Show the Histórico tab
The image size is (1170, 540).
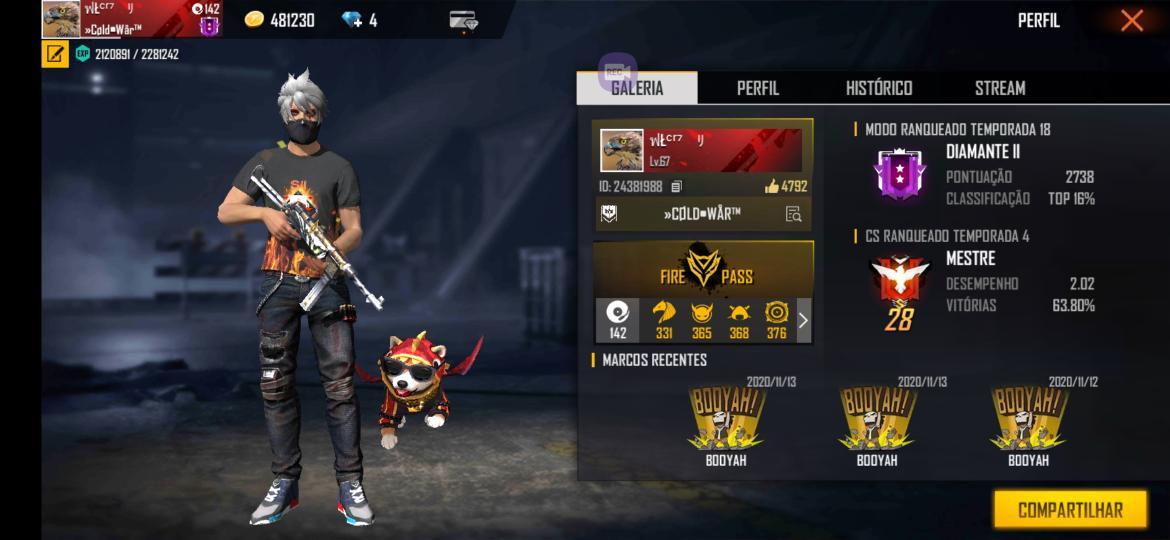(x=879, y=88)
